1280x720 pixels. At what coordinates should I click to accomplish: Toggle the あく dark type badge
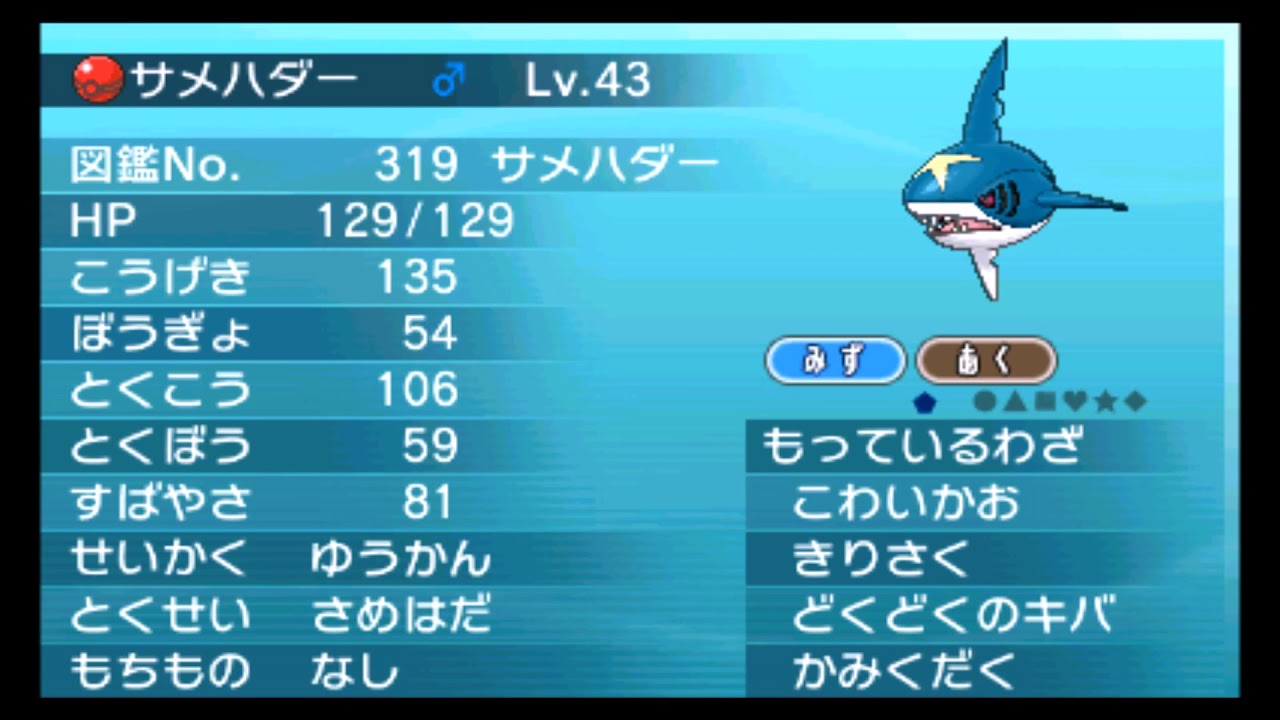pyautogui.click(x=986, y=361)
